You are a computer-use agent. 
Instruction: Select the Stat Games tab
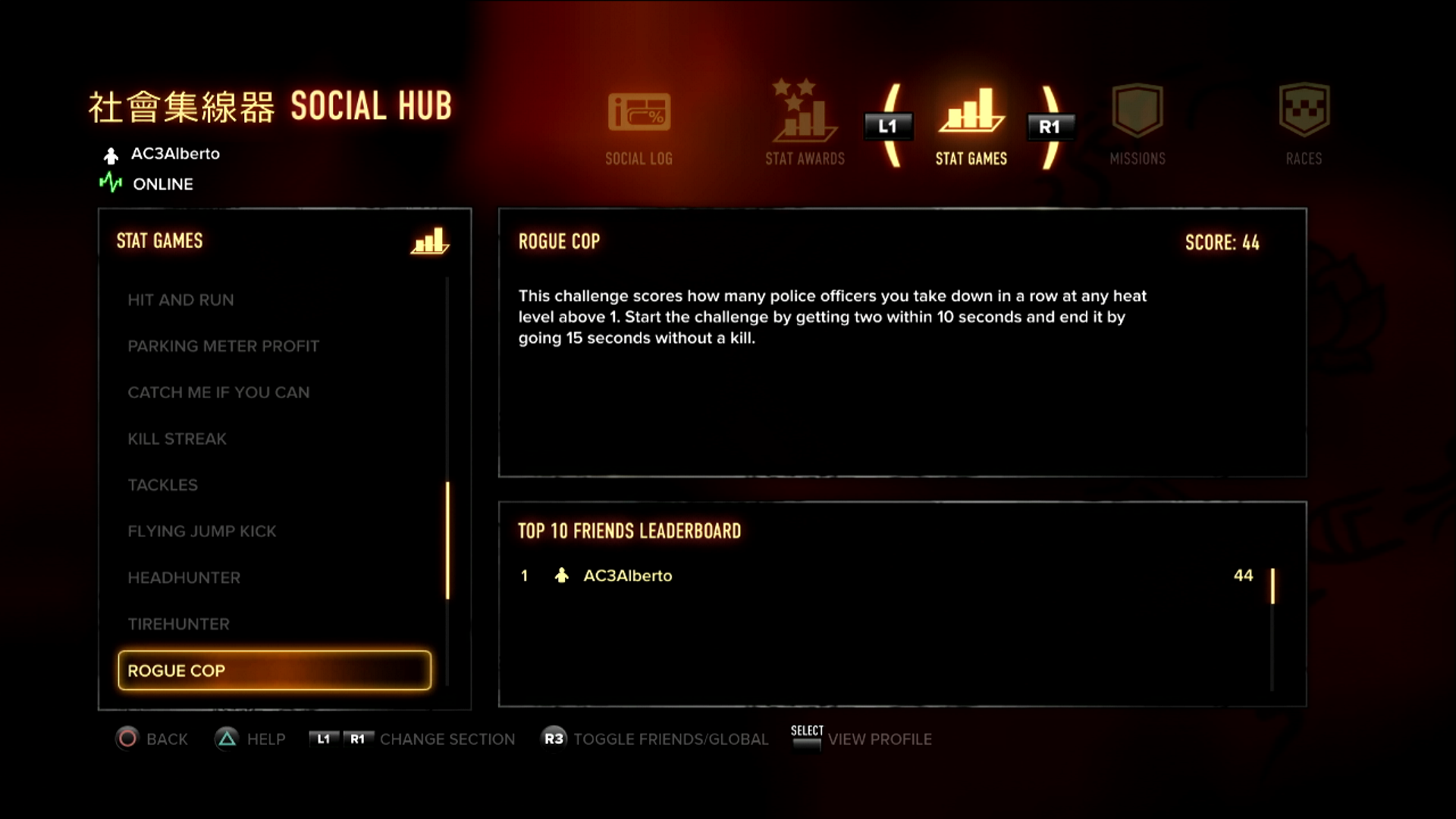click(x=971, y=126)
